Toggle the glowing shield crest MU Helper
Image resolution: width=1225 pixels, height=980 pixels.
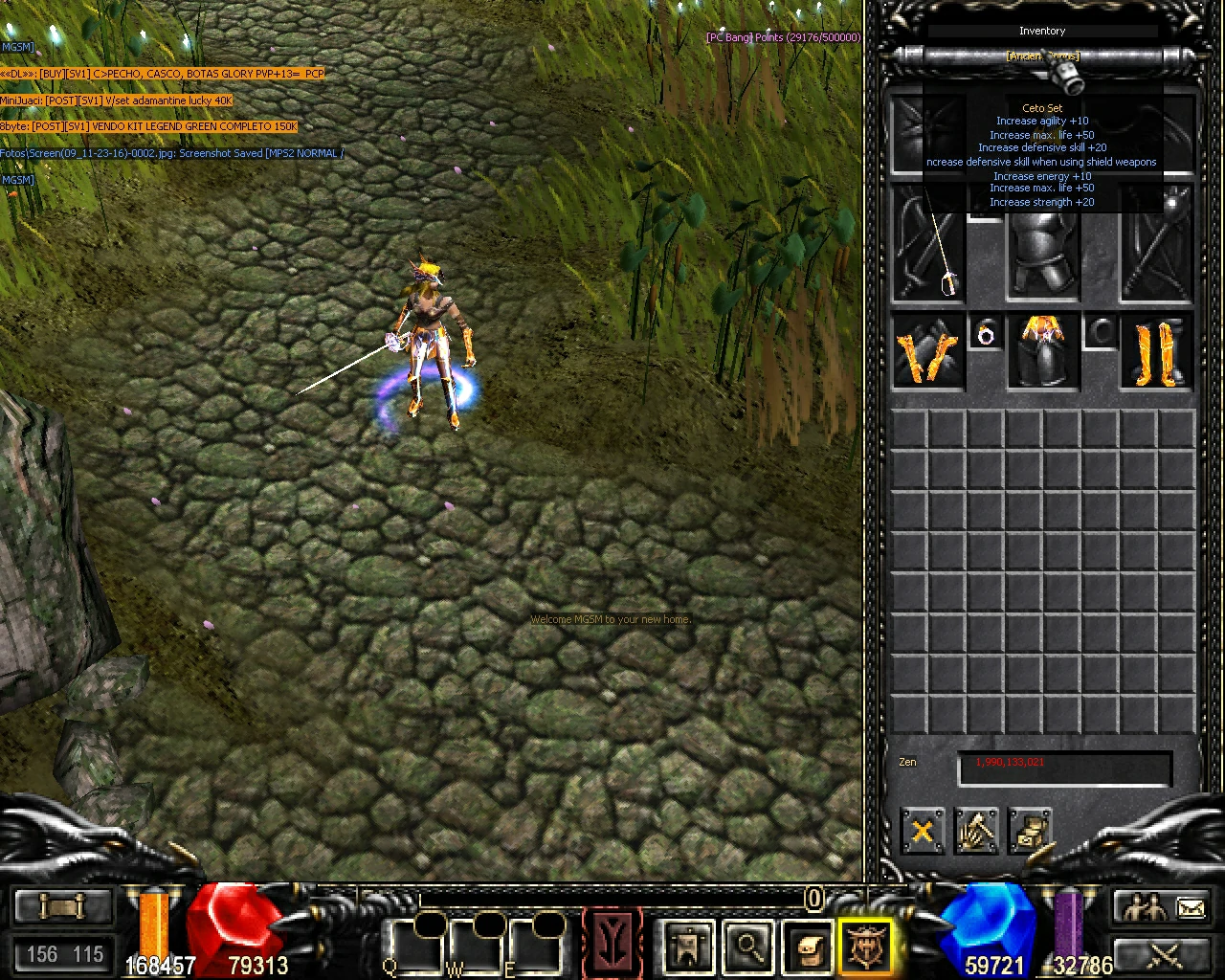(866, 946)
